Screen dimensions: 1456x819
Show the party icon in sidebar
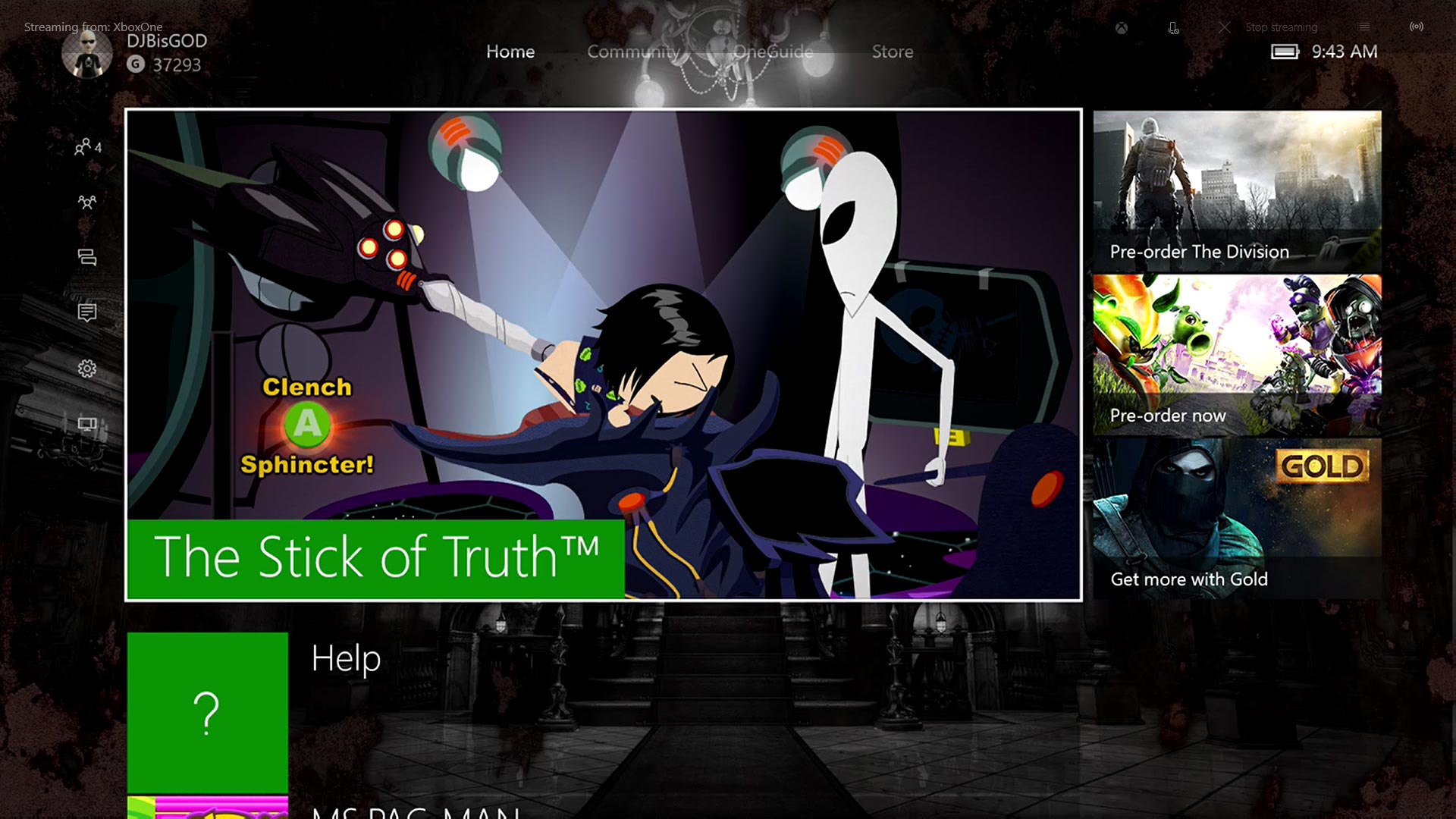tap(86, 202)
